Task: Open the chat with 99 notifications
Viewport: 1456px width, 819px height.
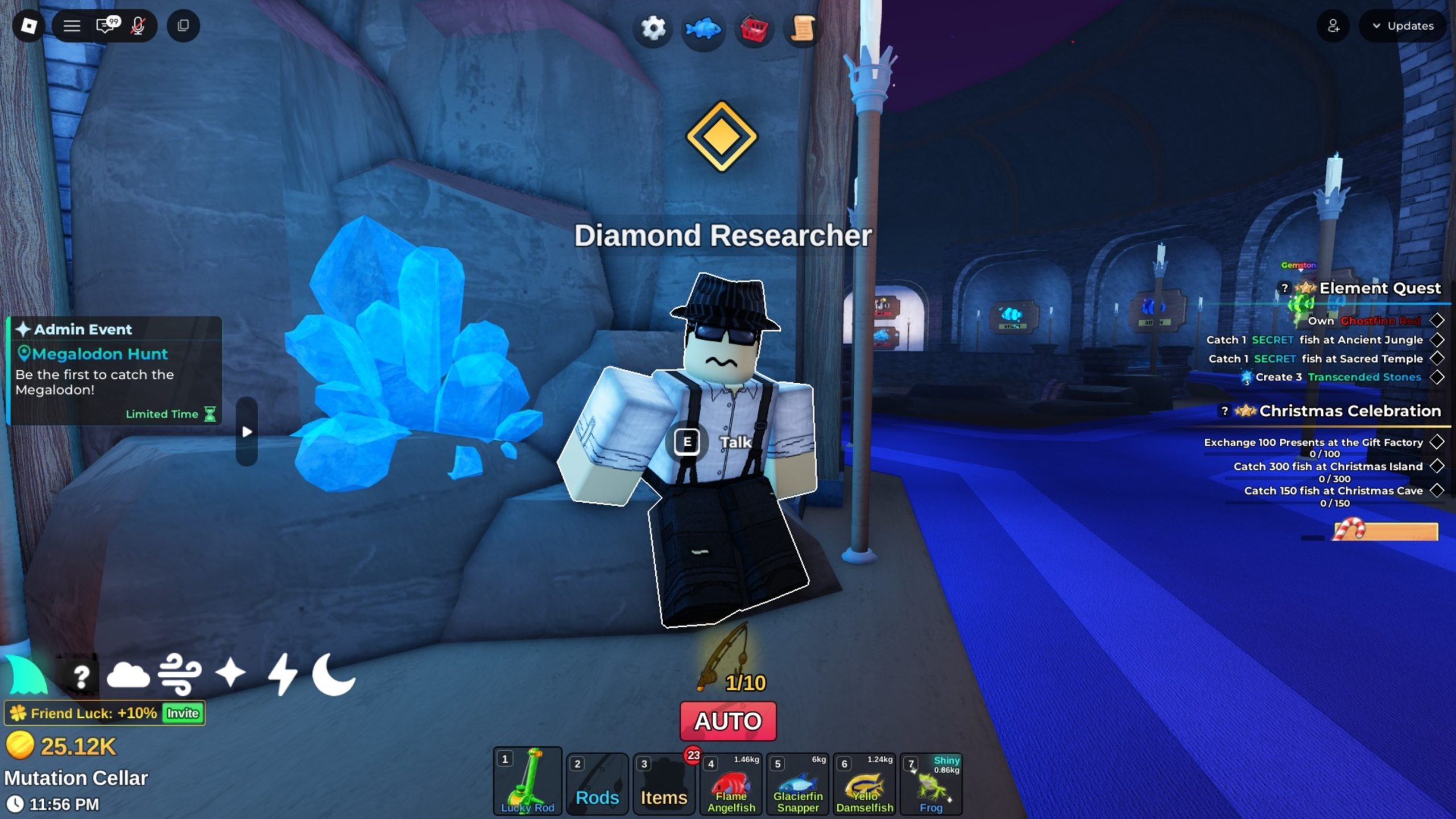Action: (106, 26)
